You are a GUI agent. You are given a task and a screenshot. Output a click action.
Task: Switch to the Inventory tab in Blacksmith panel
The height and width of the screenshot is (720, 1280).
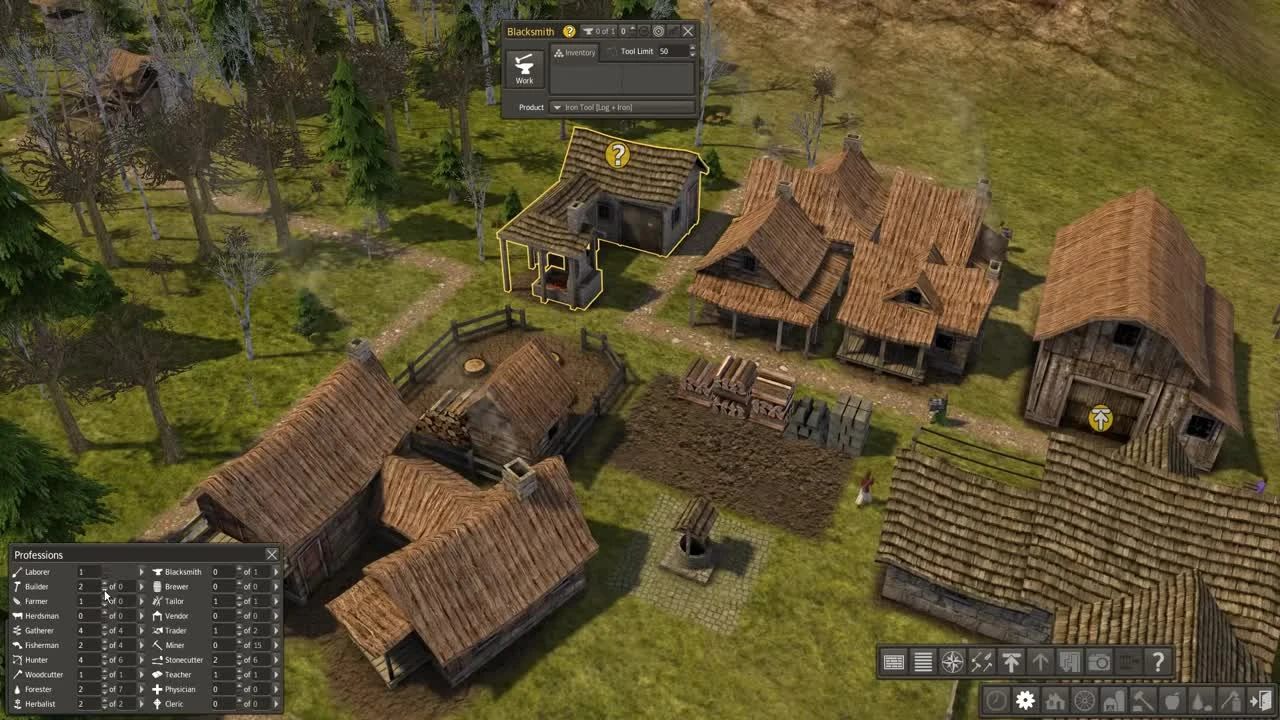coord(575,52)
